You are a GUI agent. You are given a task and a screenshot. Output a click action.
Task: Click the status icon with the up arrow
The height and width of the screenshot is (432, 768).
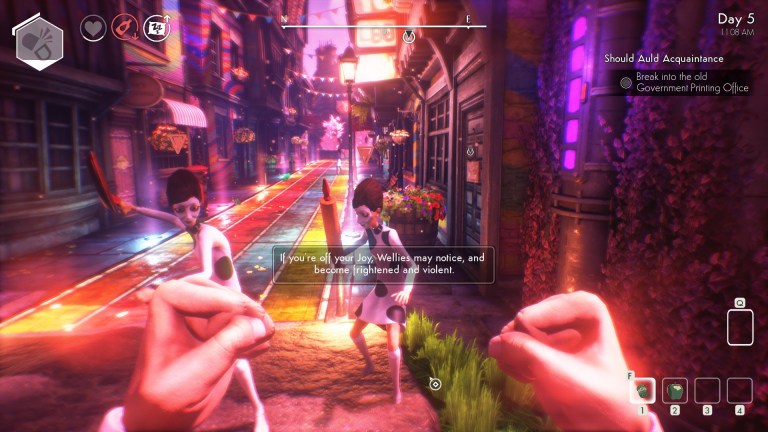156,28
